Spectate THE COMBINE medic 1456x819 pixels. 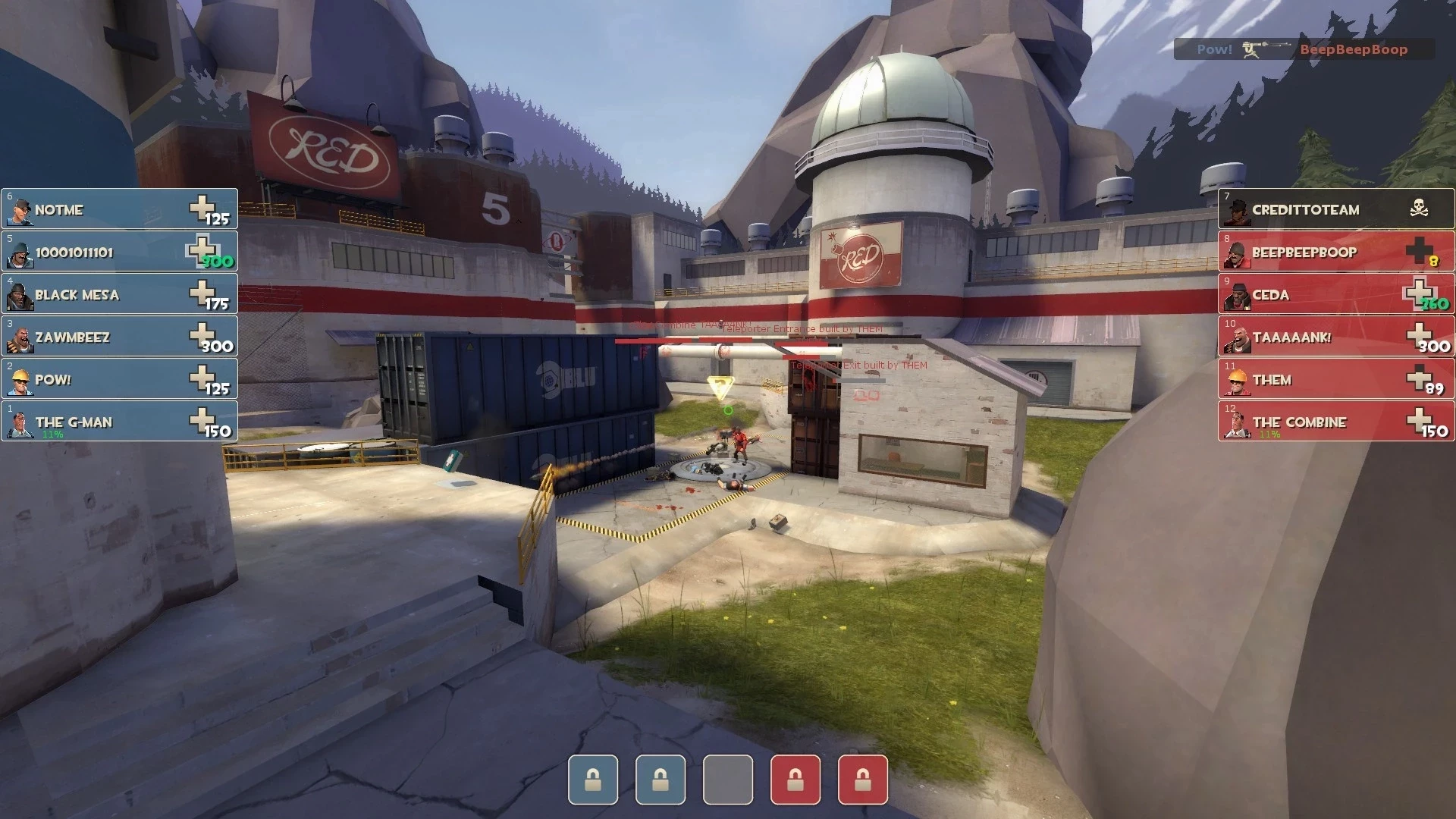coord(1336,422)
